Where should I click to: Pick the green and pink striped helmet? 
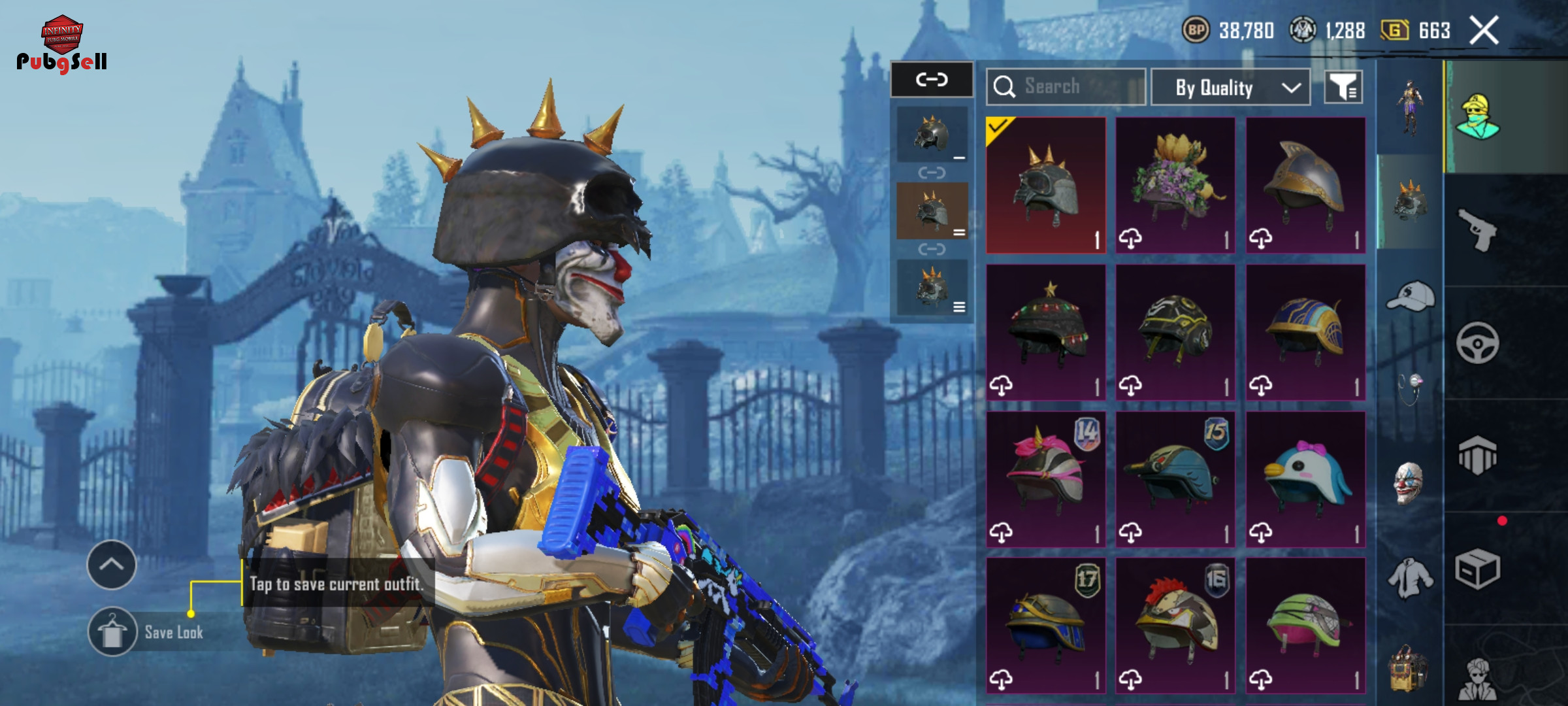tap(1305, 626)
